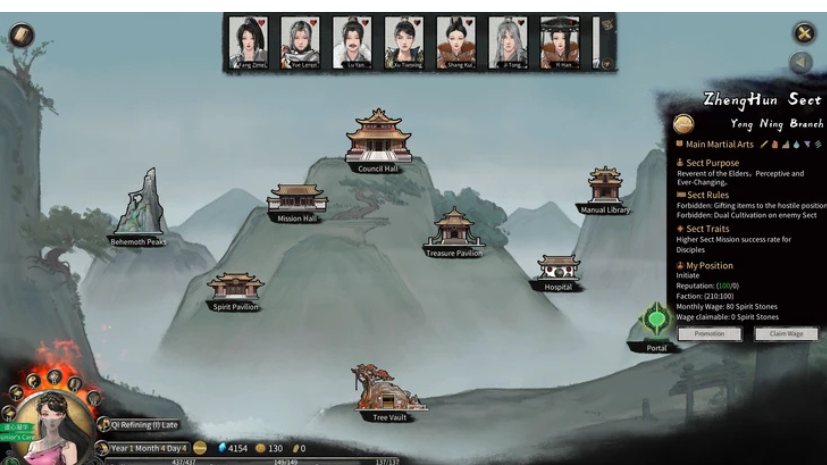
Task: Go to the Manual Library
Action: click(x=604, y=188)
